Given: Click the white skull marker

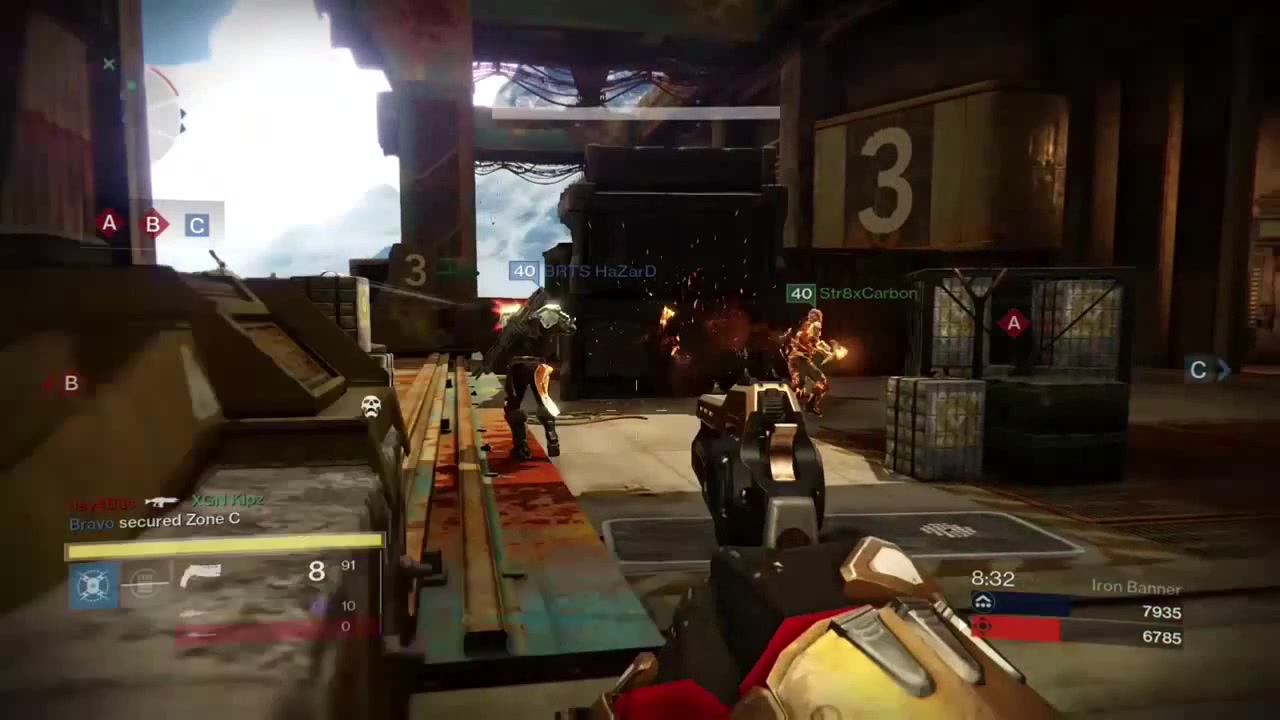Looking at the screenshot, I should click(371, 405).
